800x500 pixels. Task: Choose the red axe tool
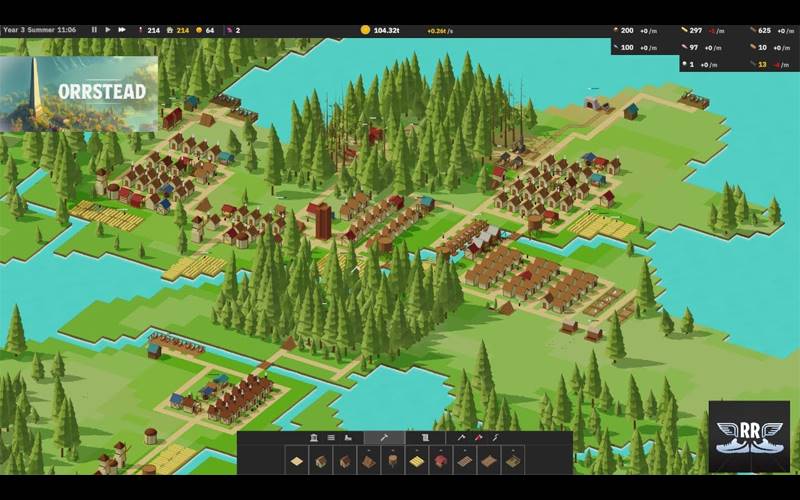(x=478, y=438)
